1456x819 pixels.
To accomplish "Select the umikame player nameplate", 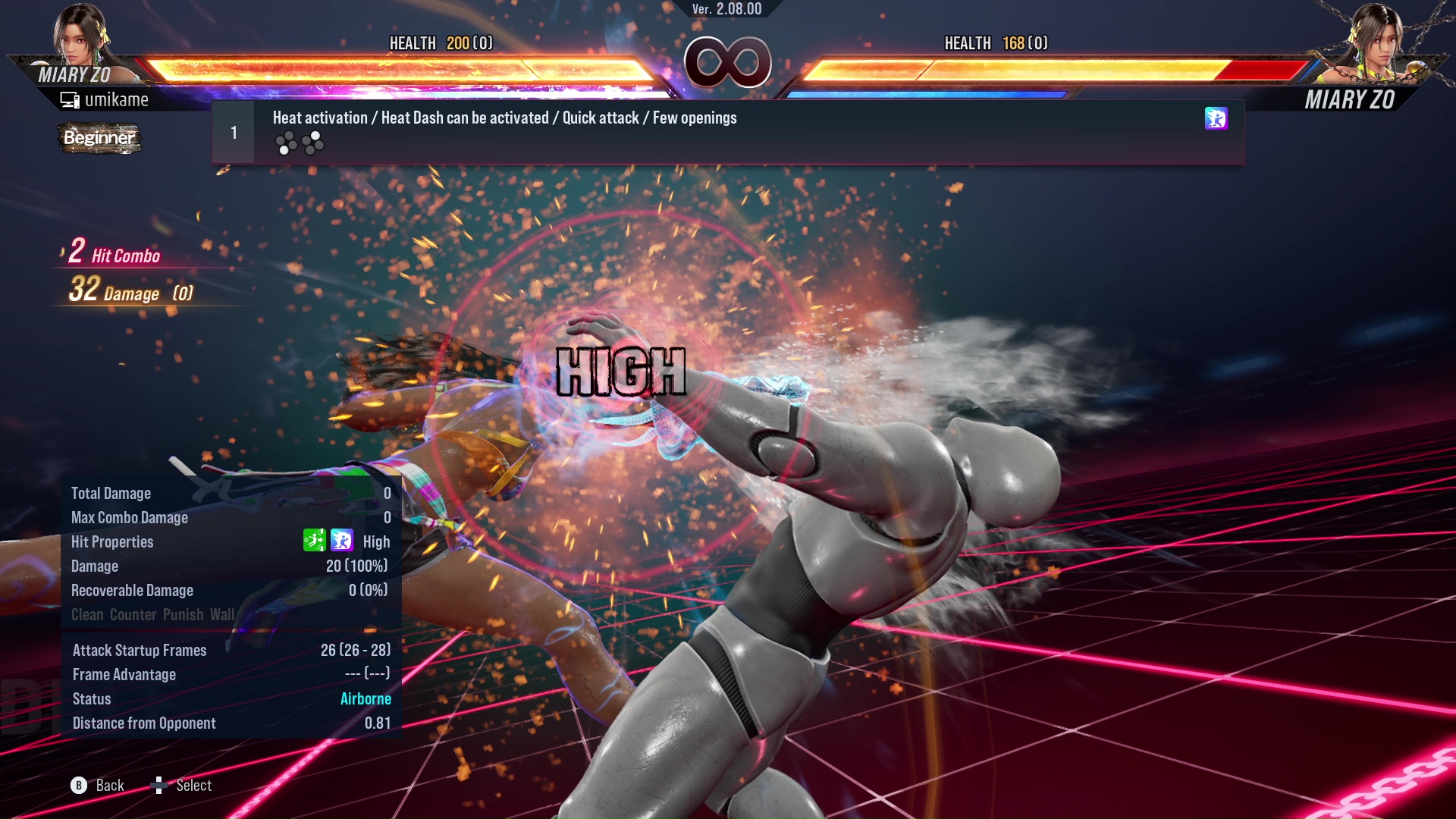I will [x=118, y=99].
